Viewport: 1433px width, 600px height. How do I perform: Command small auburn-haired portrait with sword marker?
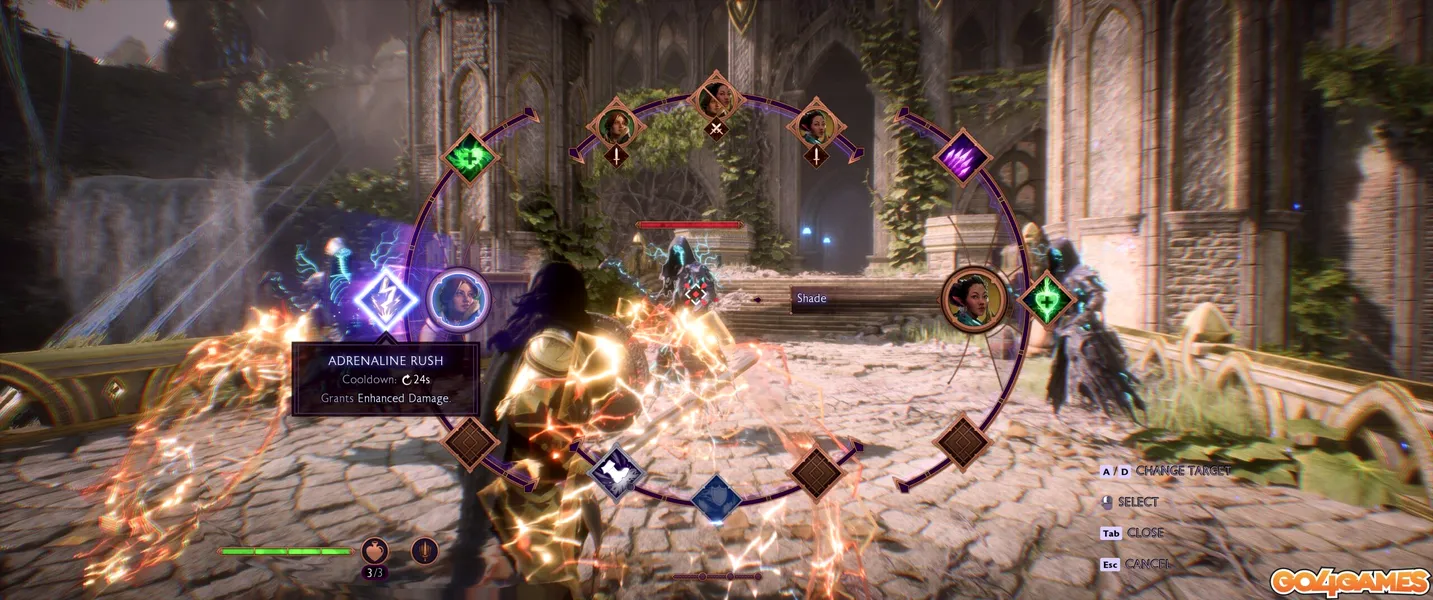617,126
